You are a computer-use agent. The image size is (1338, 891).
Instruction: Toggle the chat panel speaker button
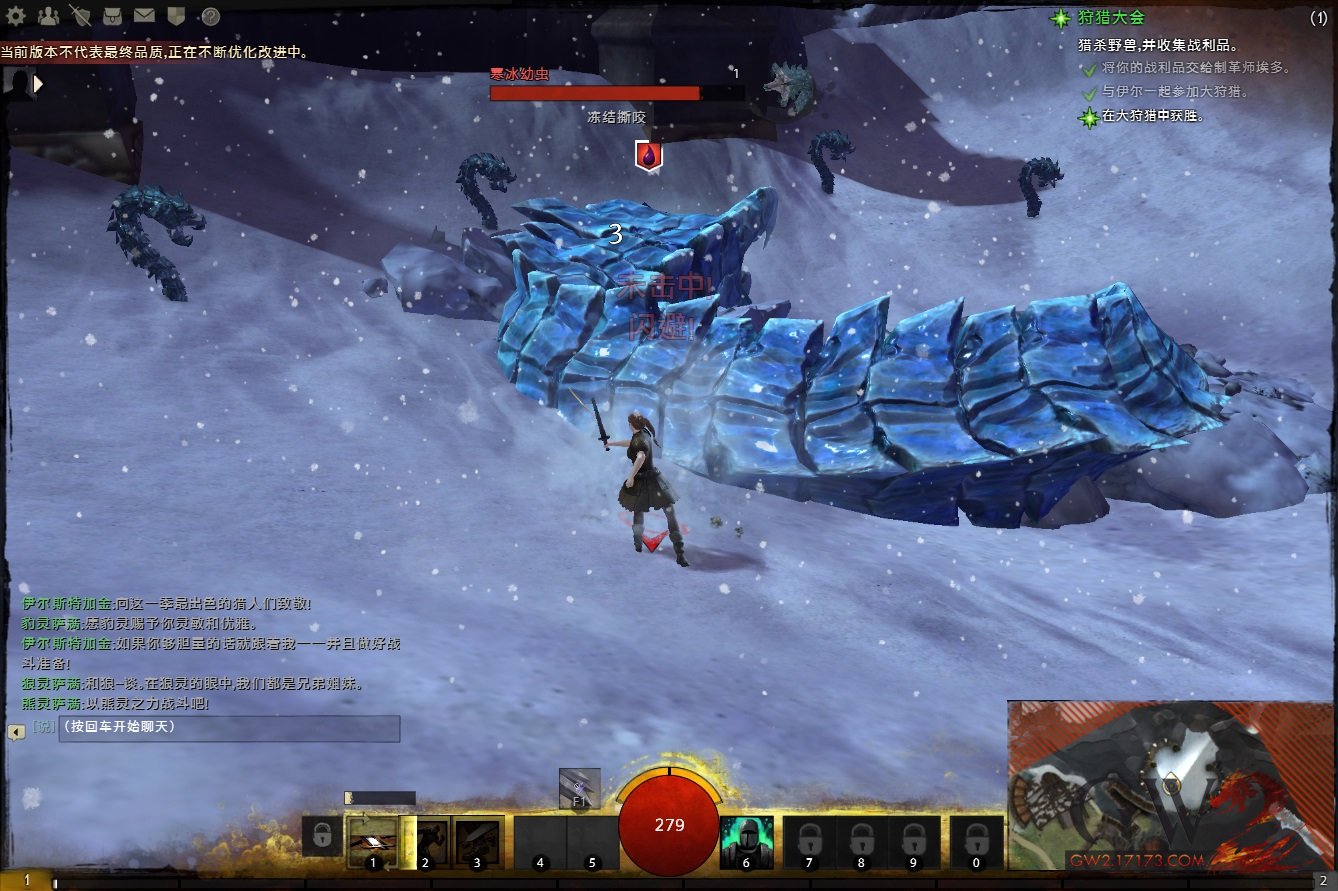click(x=16, y=732)
